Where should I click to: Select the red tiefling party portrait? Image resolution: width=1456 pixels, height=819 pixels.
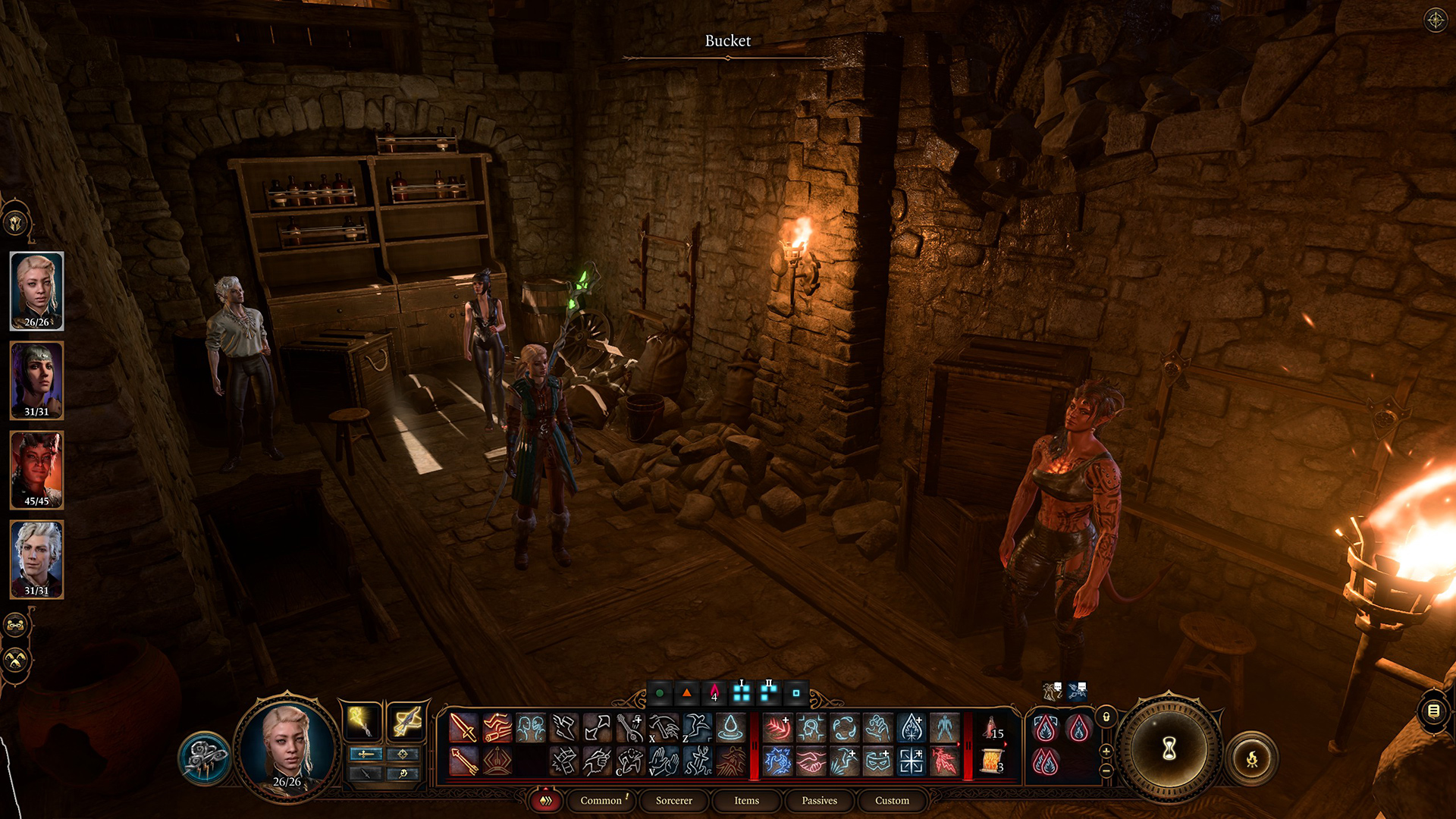tap(36, 469)
